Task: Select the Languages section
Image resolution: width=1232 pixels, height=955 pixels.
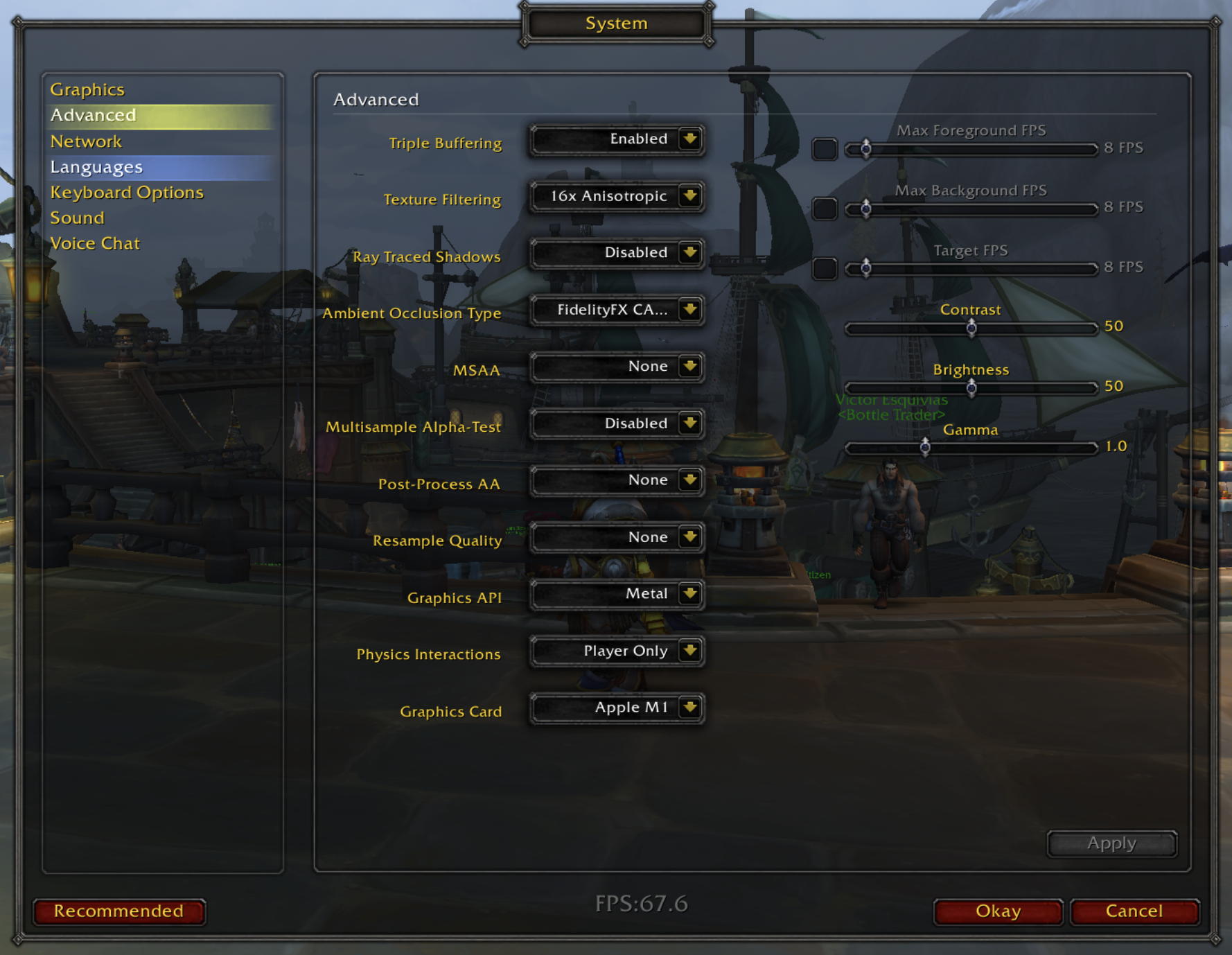Action: (96, 167)
